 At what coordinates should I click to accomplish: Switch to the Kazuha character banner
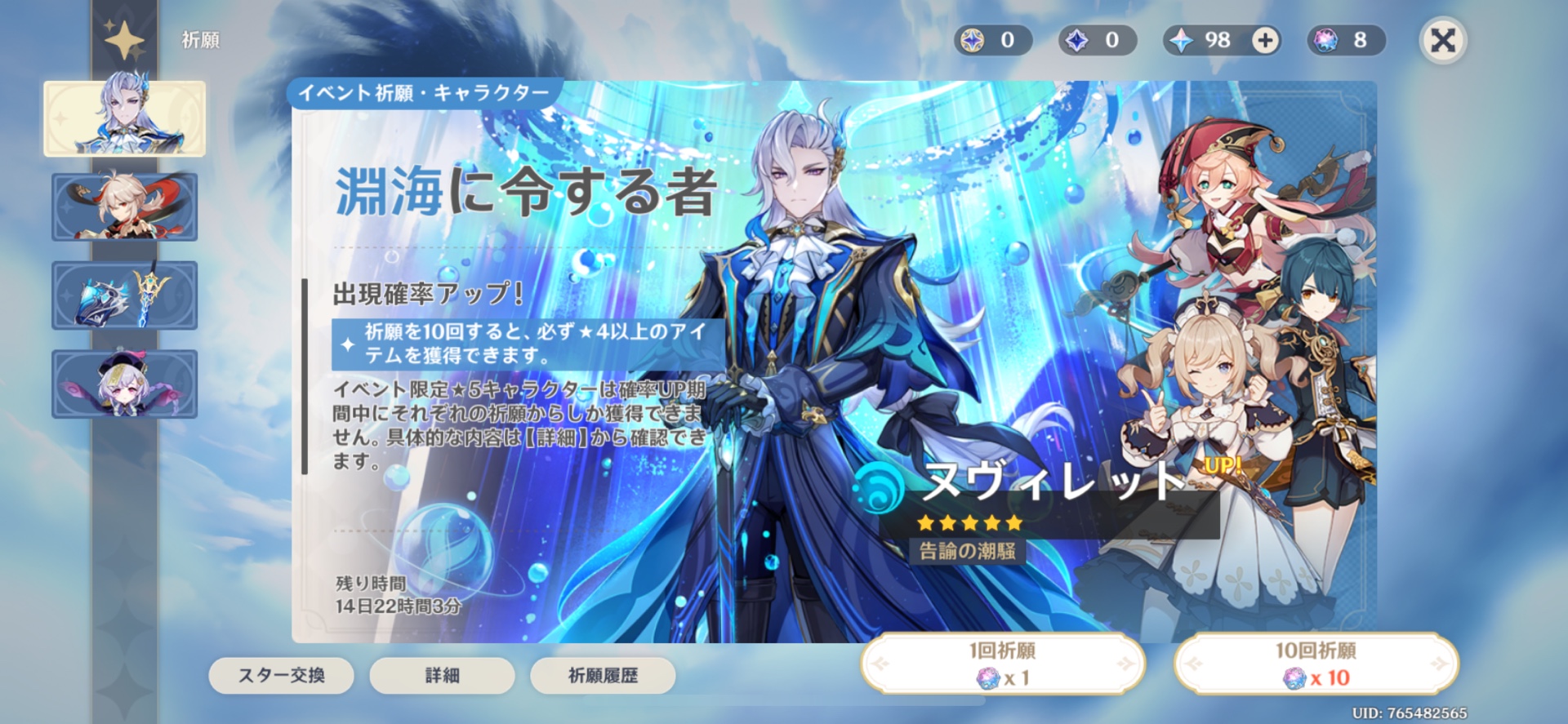(124, 207)
